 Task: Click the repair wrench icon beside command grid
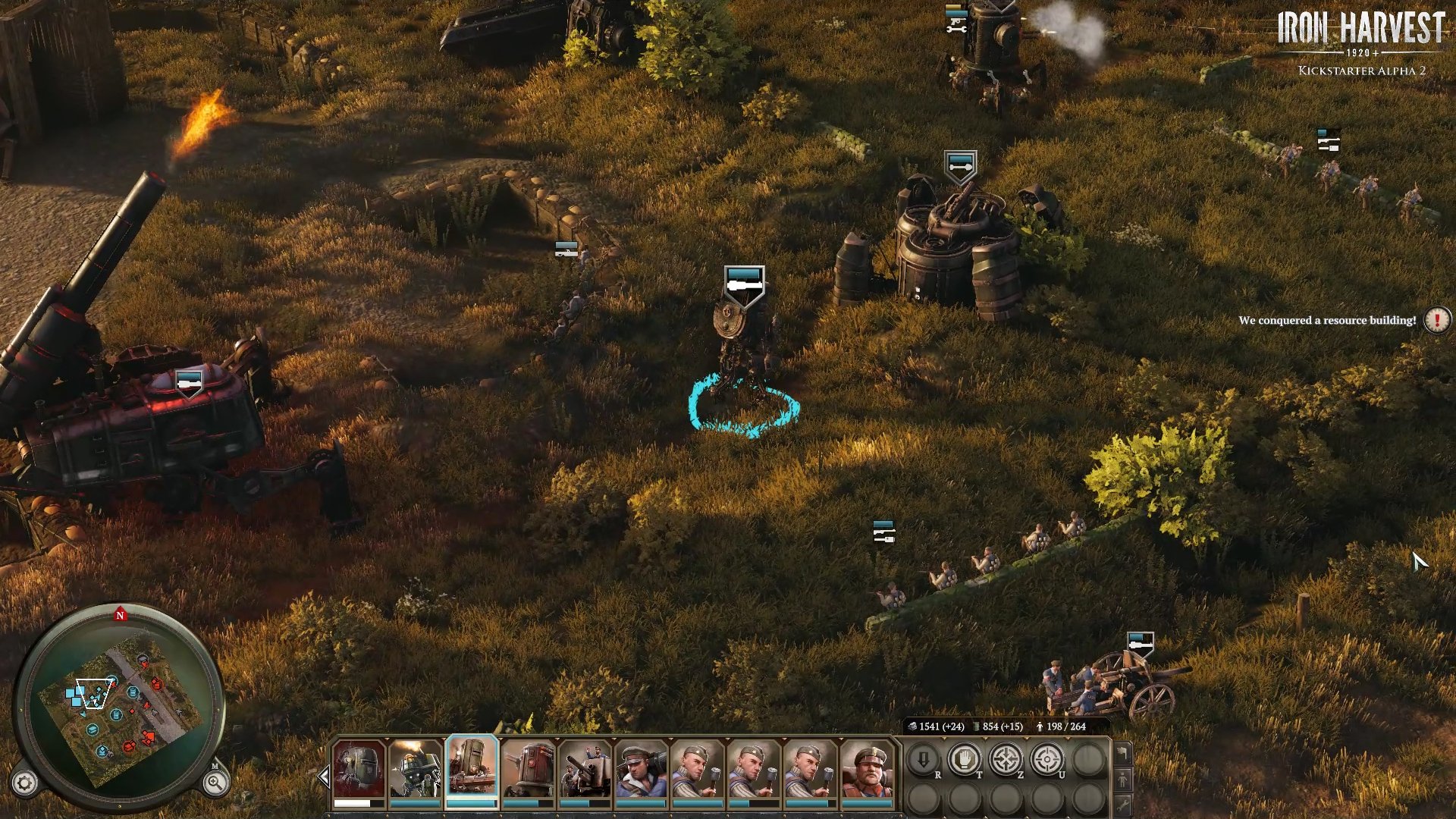click(x=1125, y=804)
